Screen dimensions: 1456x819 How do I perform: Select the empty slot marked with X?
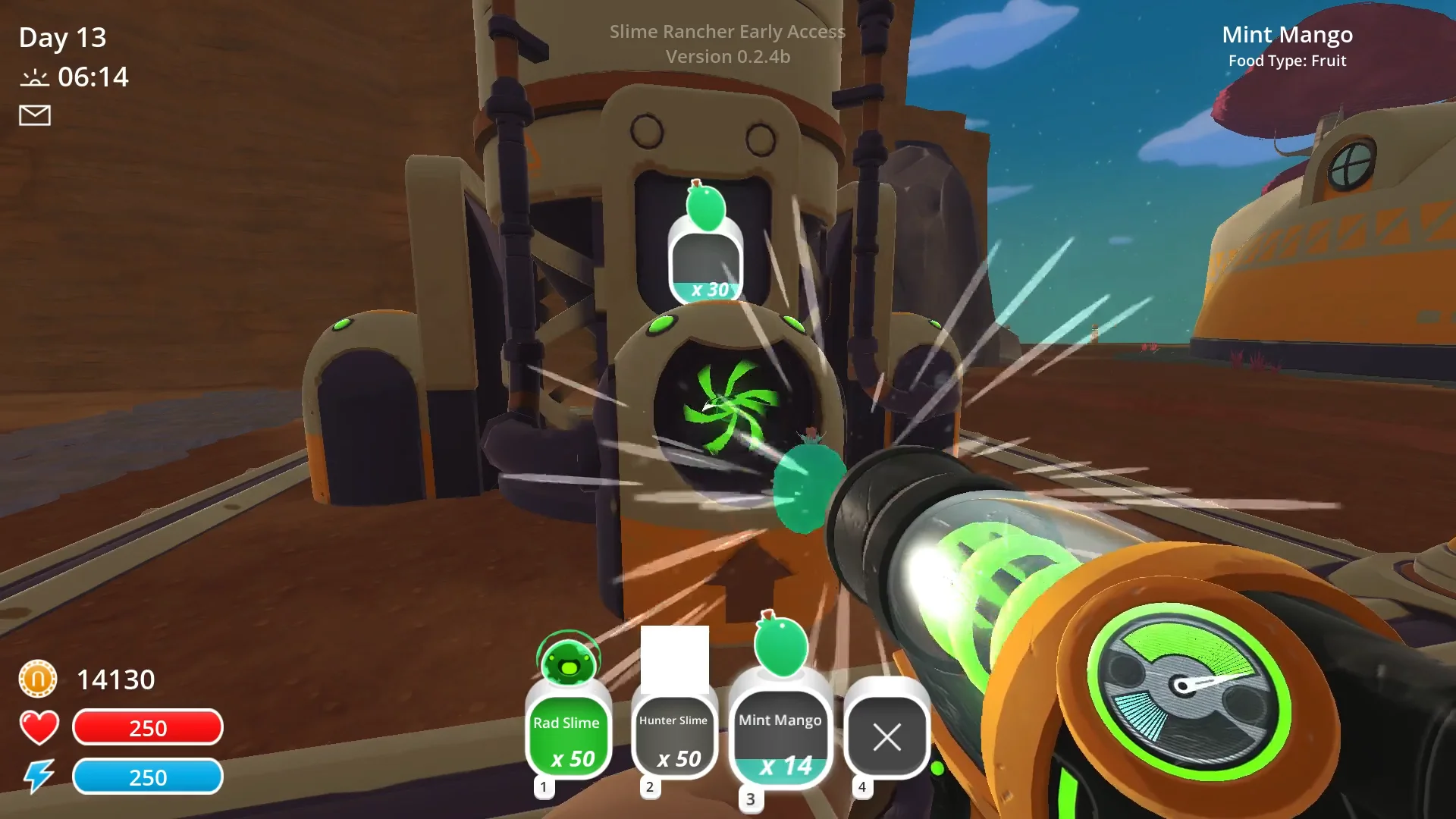(886, 736)
